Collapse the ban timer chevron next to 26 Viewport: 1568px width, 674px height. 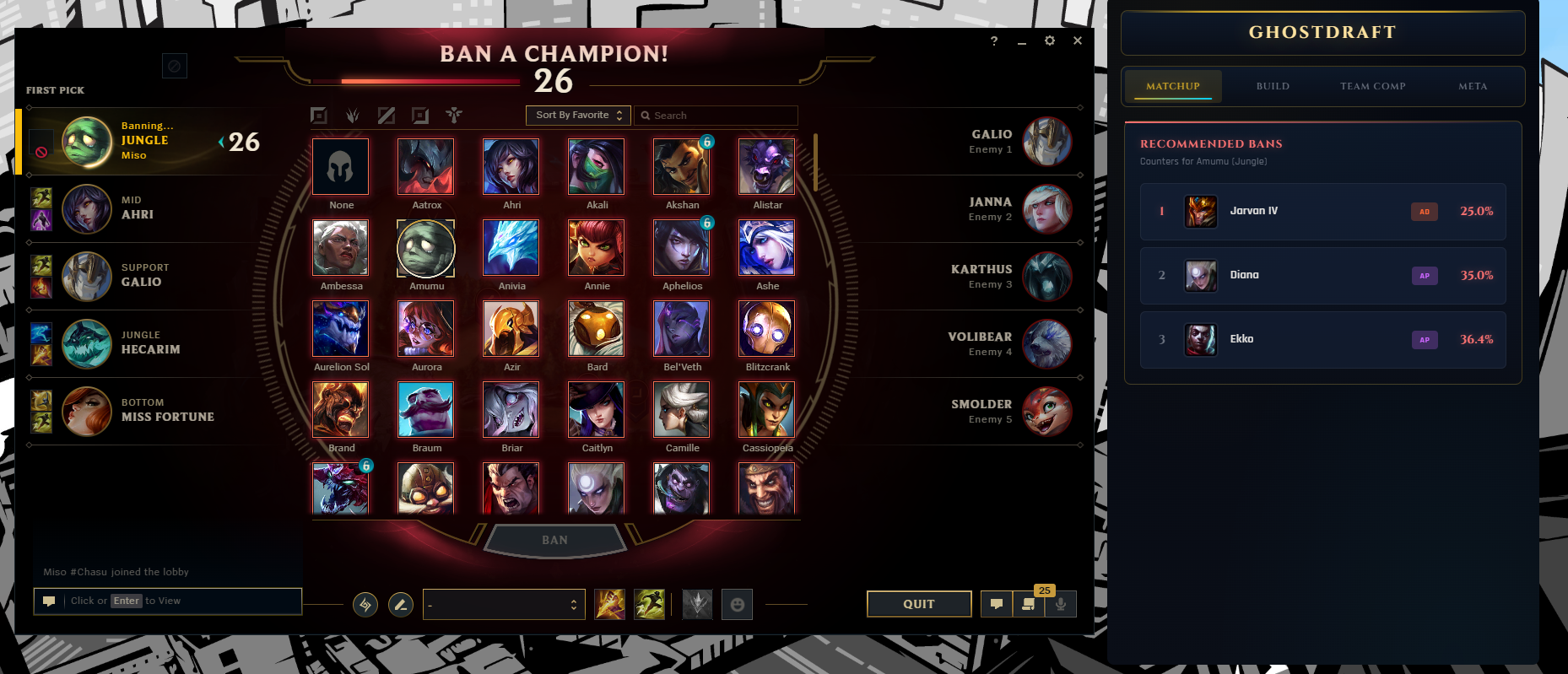[222, 142]
